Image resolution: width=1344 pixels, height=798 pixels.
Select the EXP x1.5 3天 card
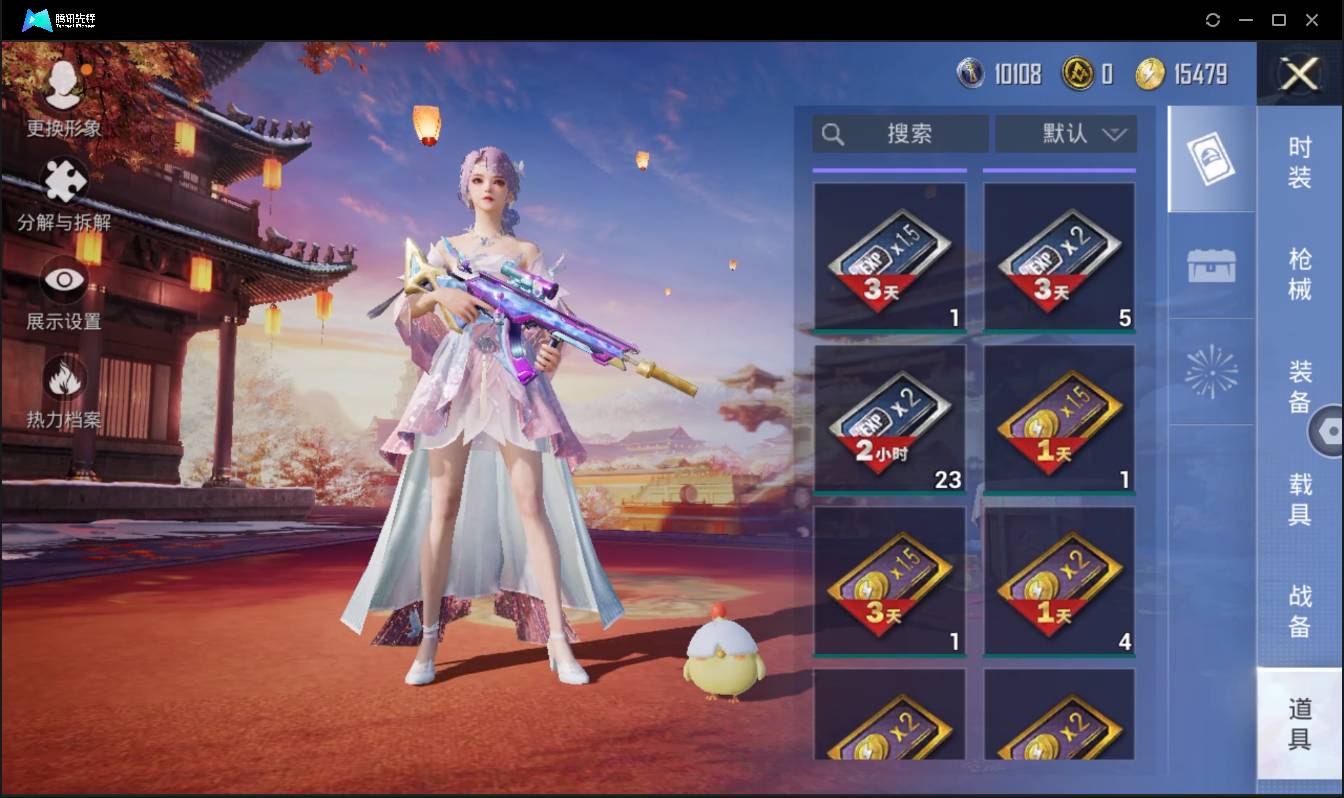coord(889,255)
